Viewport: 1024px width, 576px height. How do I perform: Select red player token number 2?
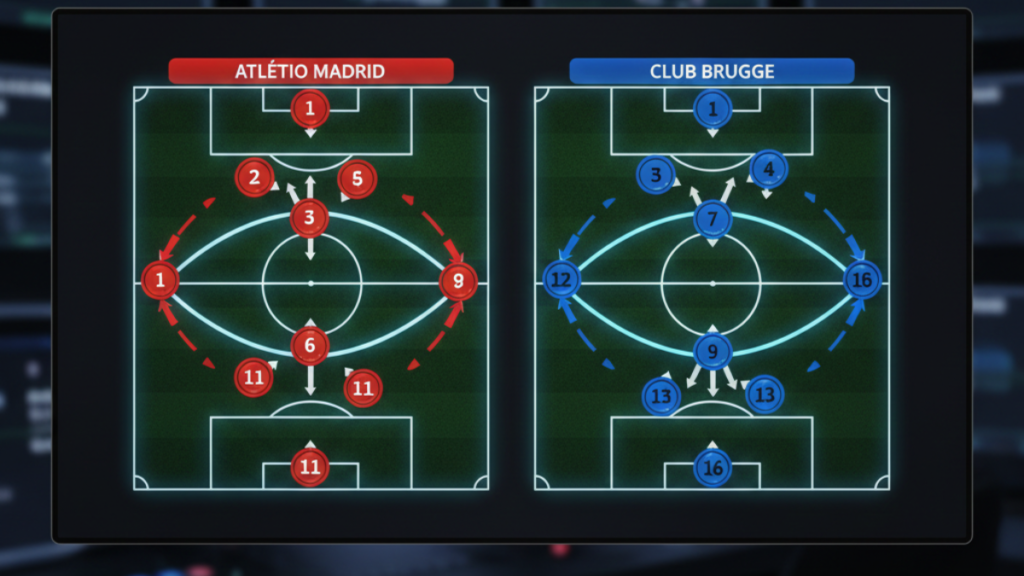click(255, 178)
